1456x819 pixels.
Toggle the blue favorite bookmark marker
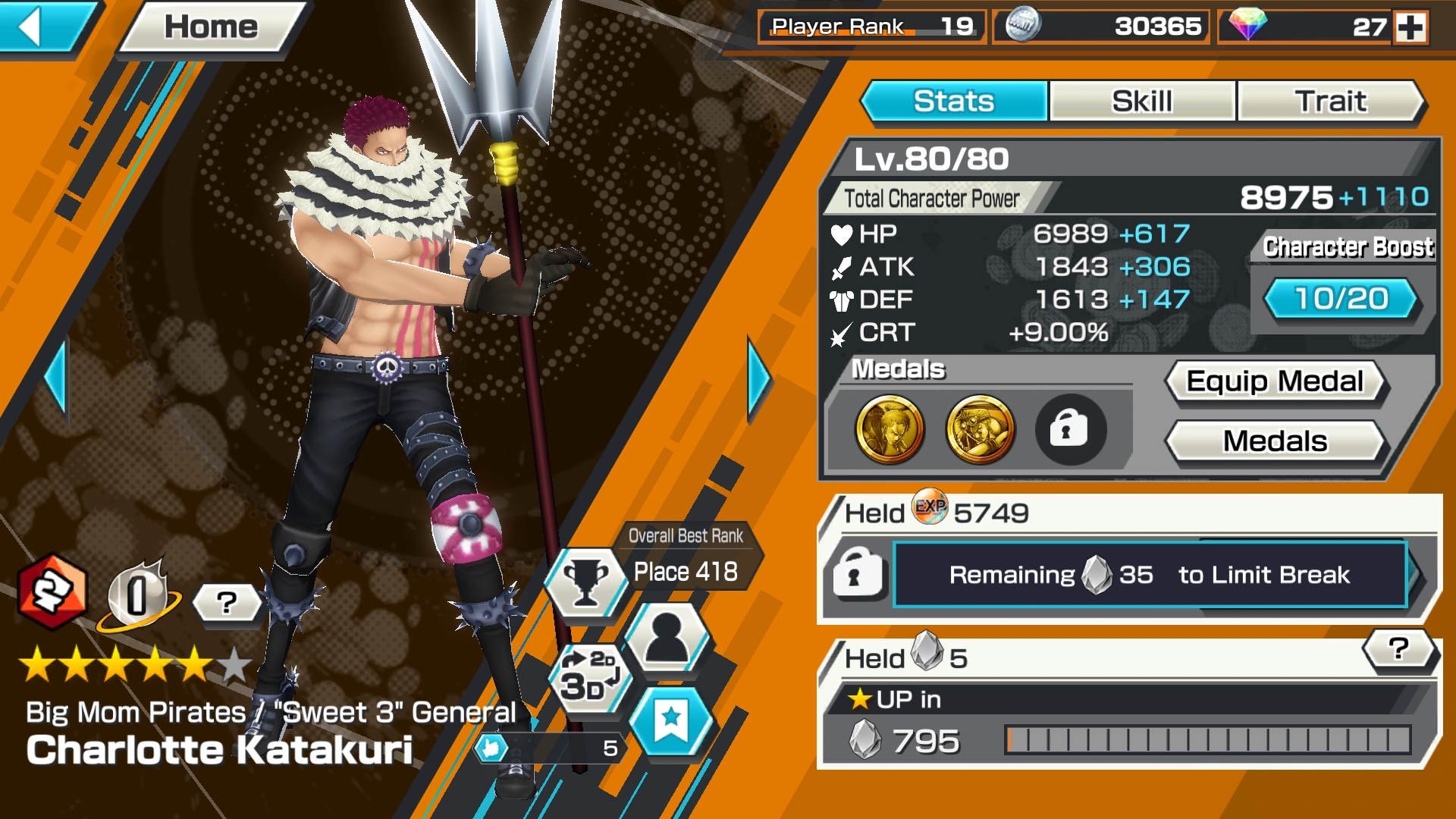click(x=670, y=722)
